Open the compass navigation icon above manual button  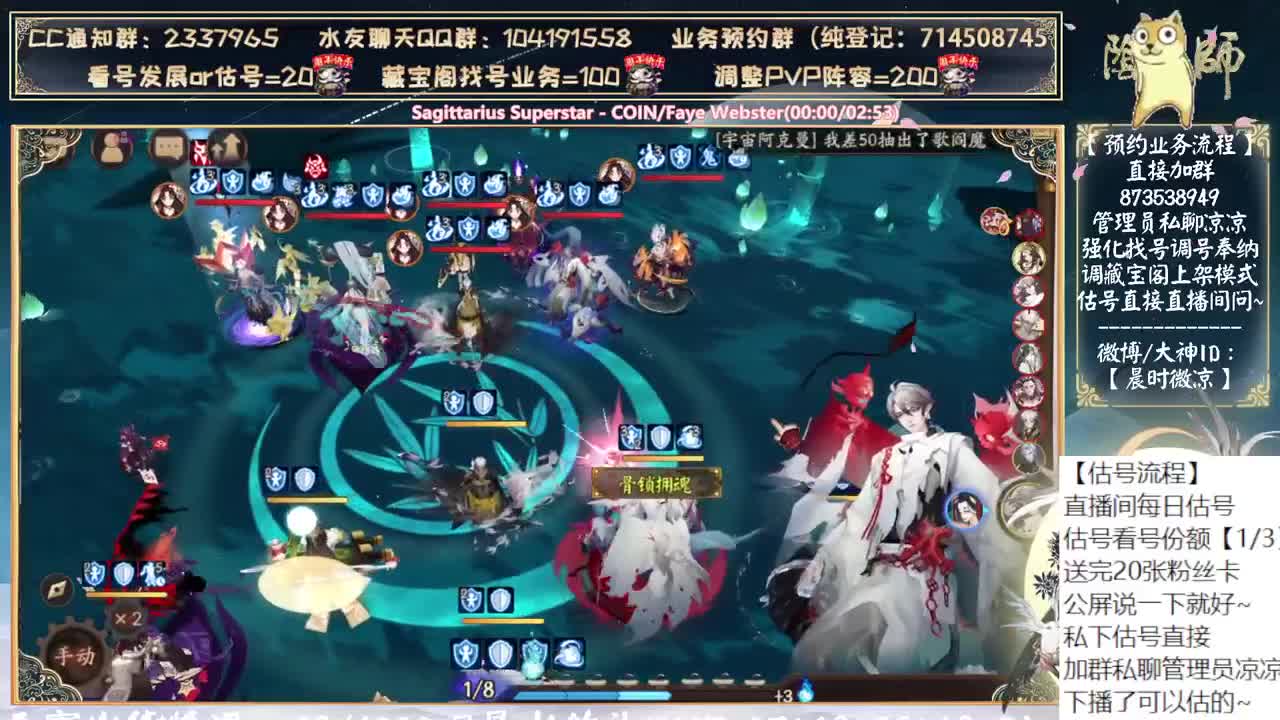click(57, 593)
